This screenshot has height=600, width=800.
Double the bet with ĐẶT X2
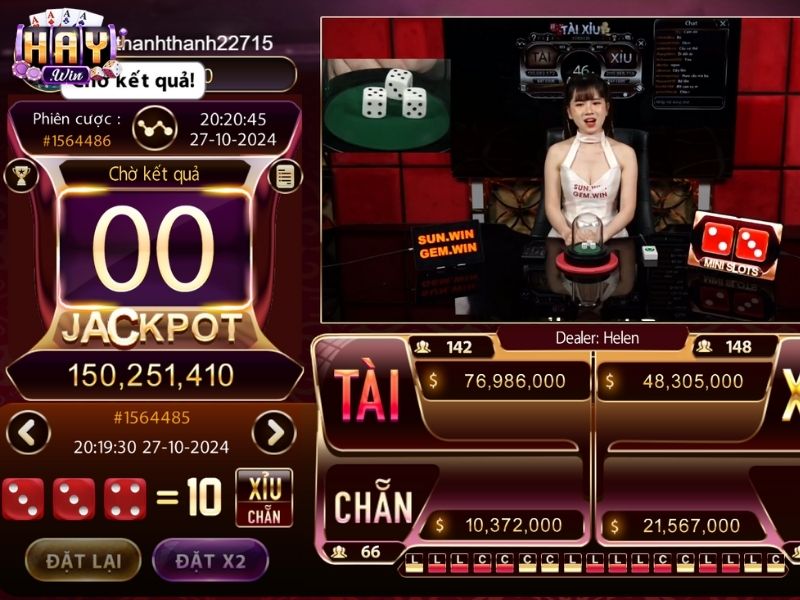pyautogui.click(x=210, y=560)
